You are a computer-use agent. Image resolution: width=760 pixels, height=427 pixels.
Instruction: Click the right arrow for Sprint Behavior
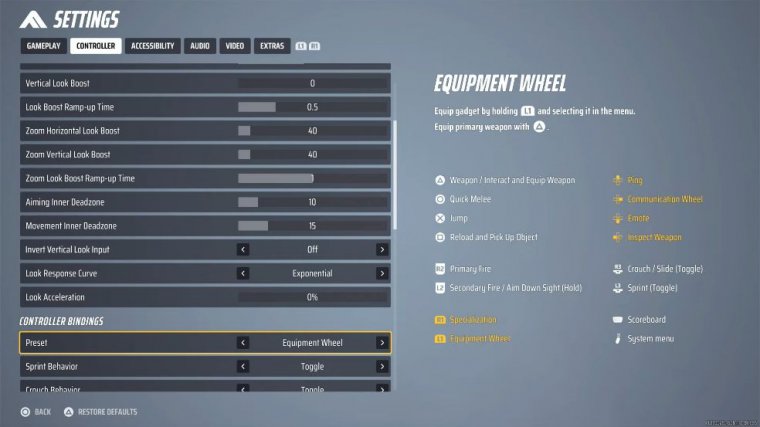tap(381, 367)
